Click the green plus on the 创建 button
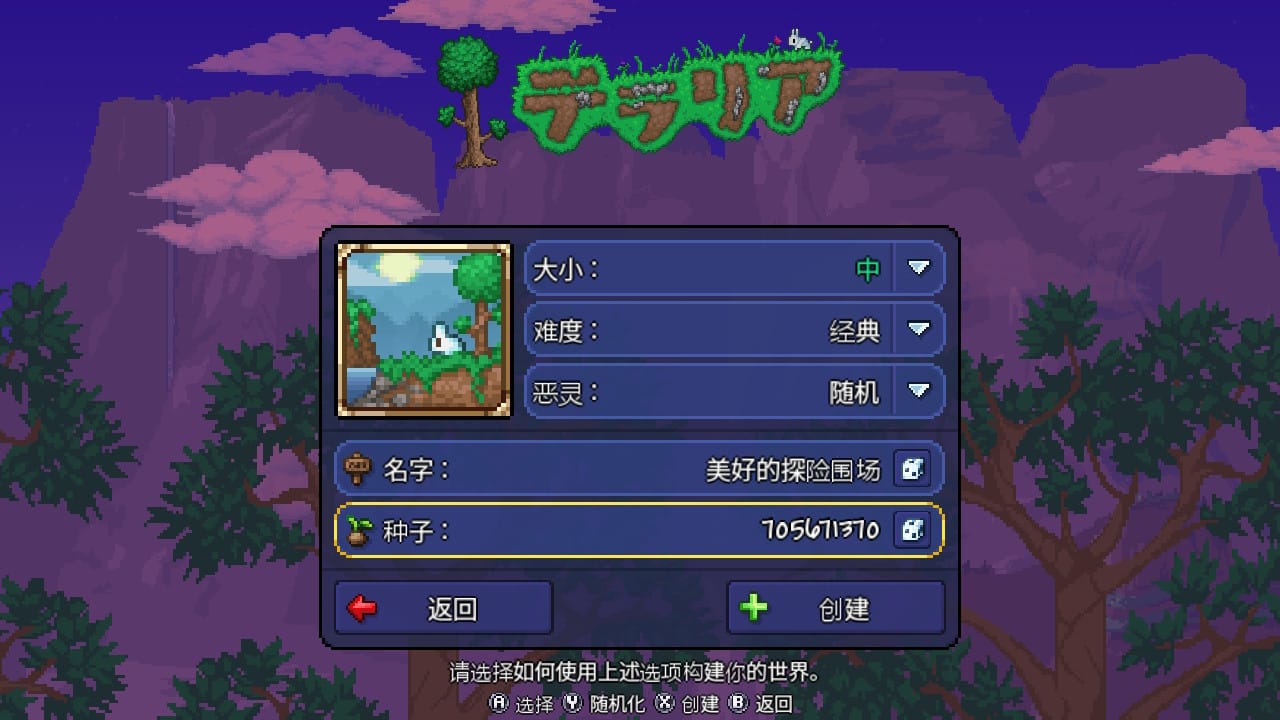 [757, 606]
